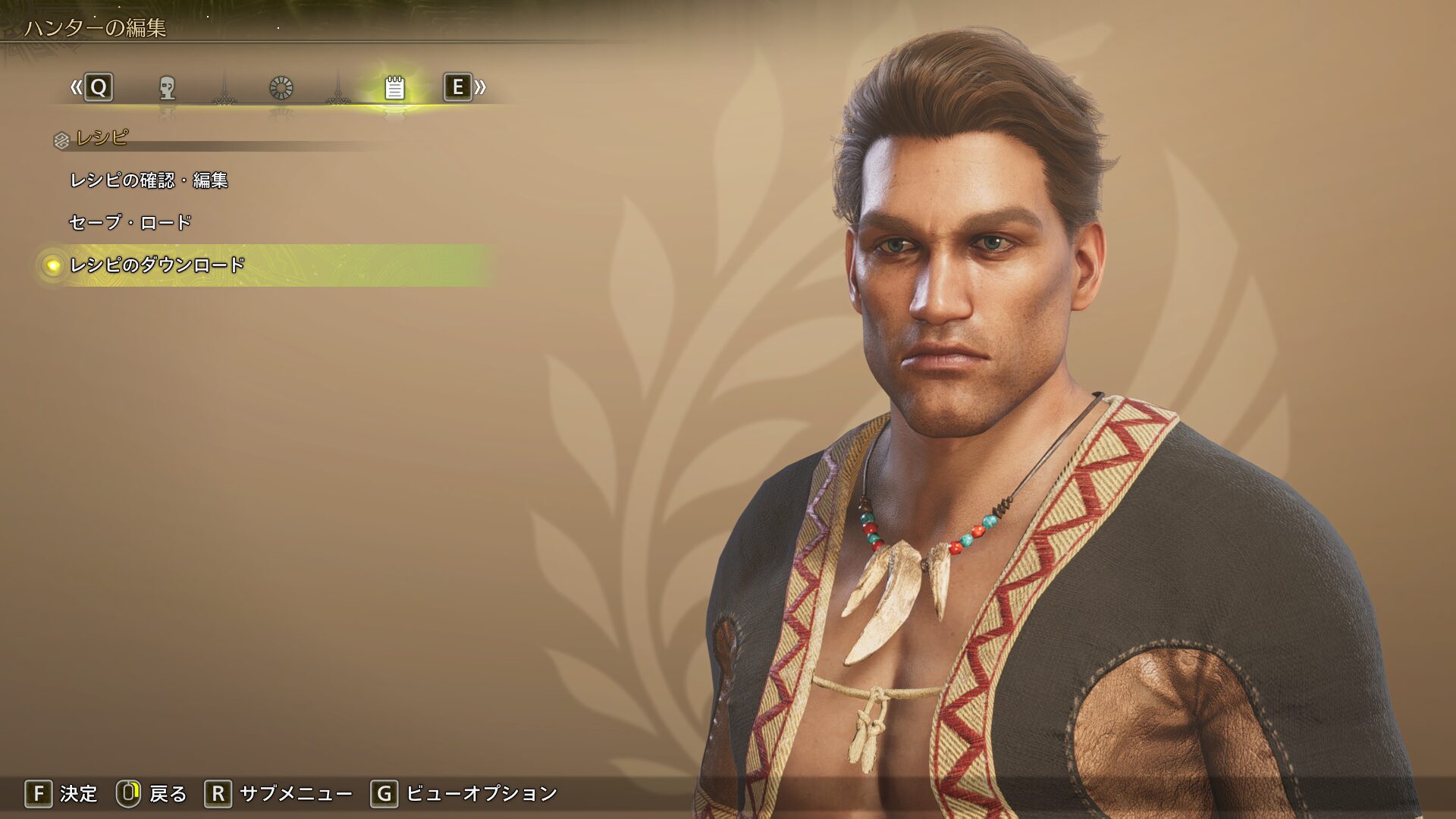Switch to the face icon tab
This screenshot has width=1456, height=819.
click(x=167, y=88)
